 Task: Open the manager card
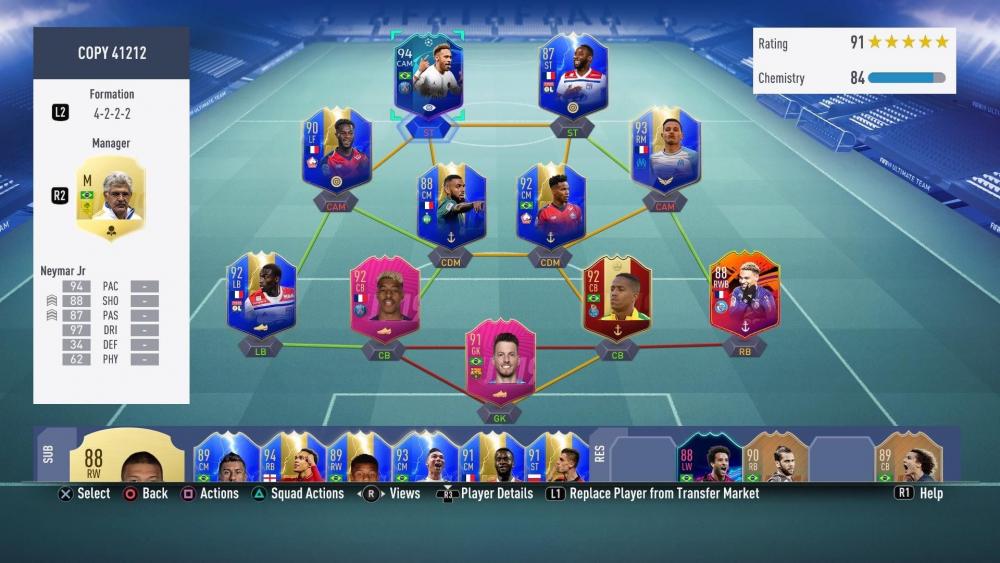[112, 198]
